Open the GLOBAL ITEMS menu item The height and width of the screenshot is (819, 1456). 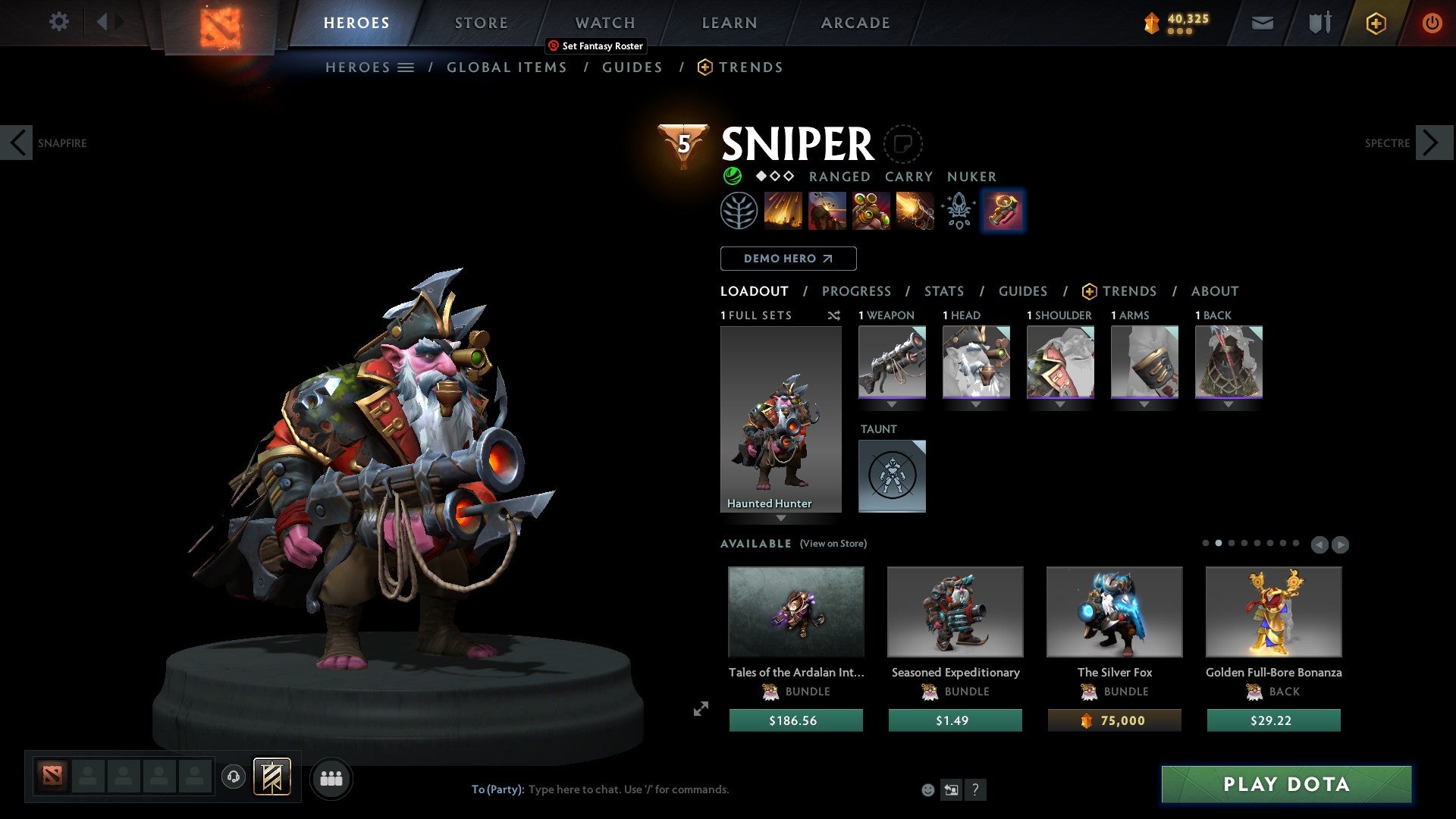(507, 67)
